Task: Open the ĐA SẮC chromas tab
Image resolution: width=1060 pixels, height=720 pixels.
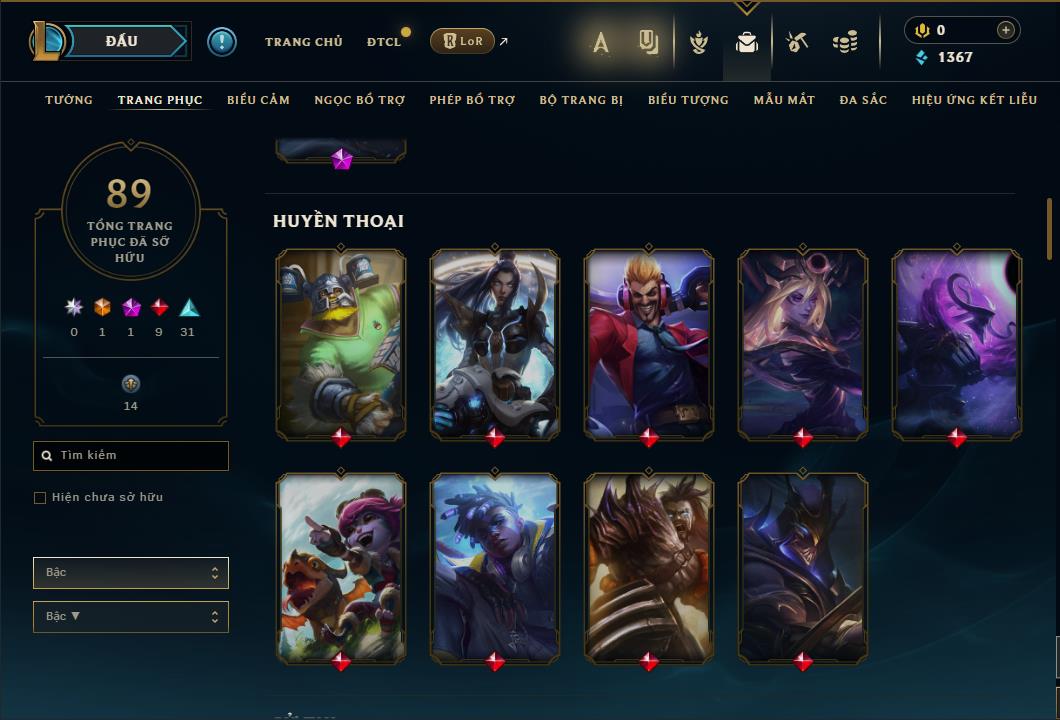Action: pyautogui.click(x=863, y=100)
